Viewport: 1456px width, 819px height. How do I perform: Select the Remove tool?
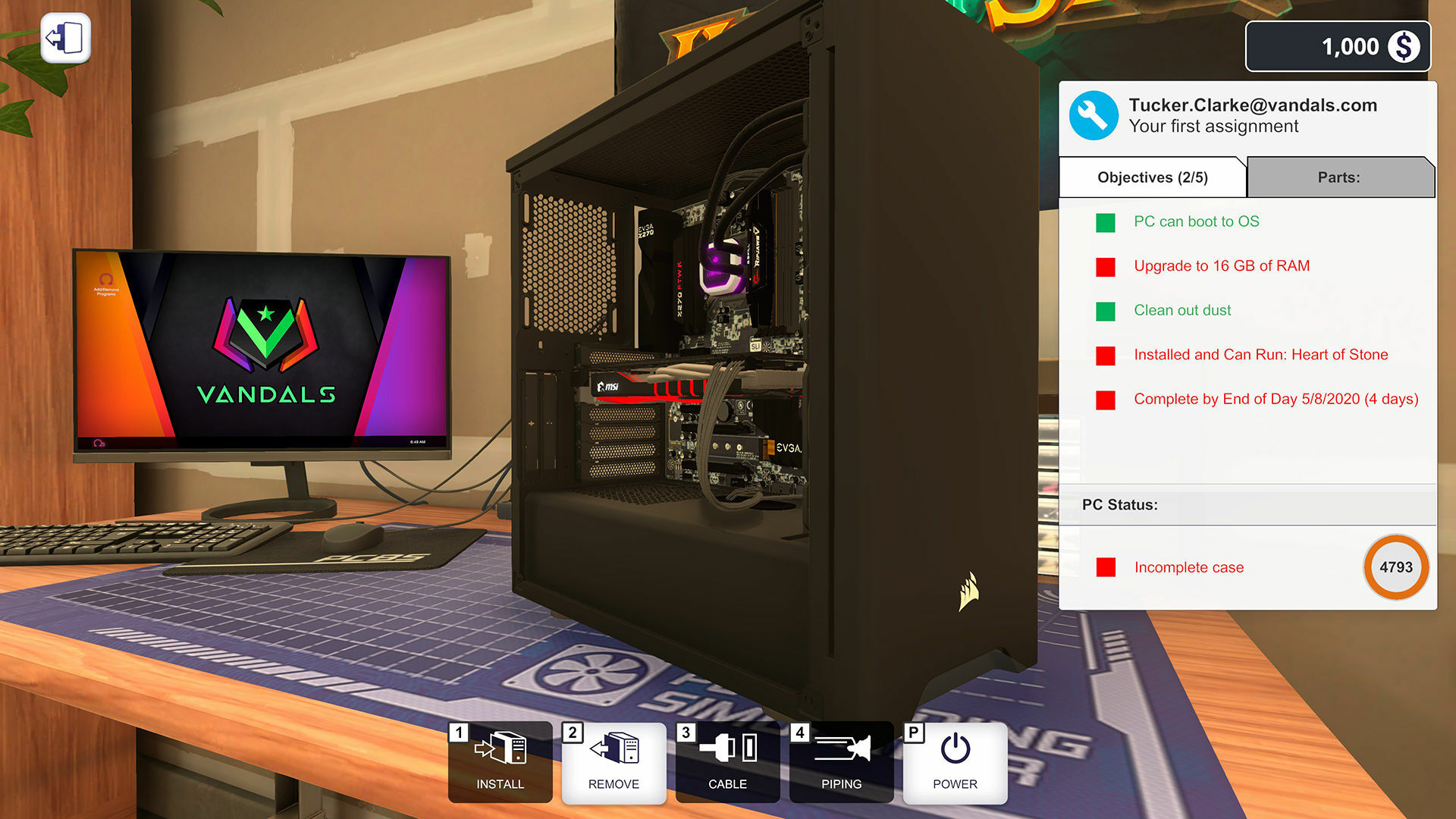pyautogui.click(x=613, y=762)
